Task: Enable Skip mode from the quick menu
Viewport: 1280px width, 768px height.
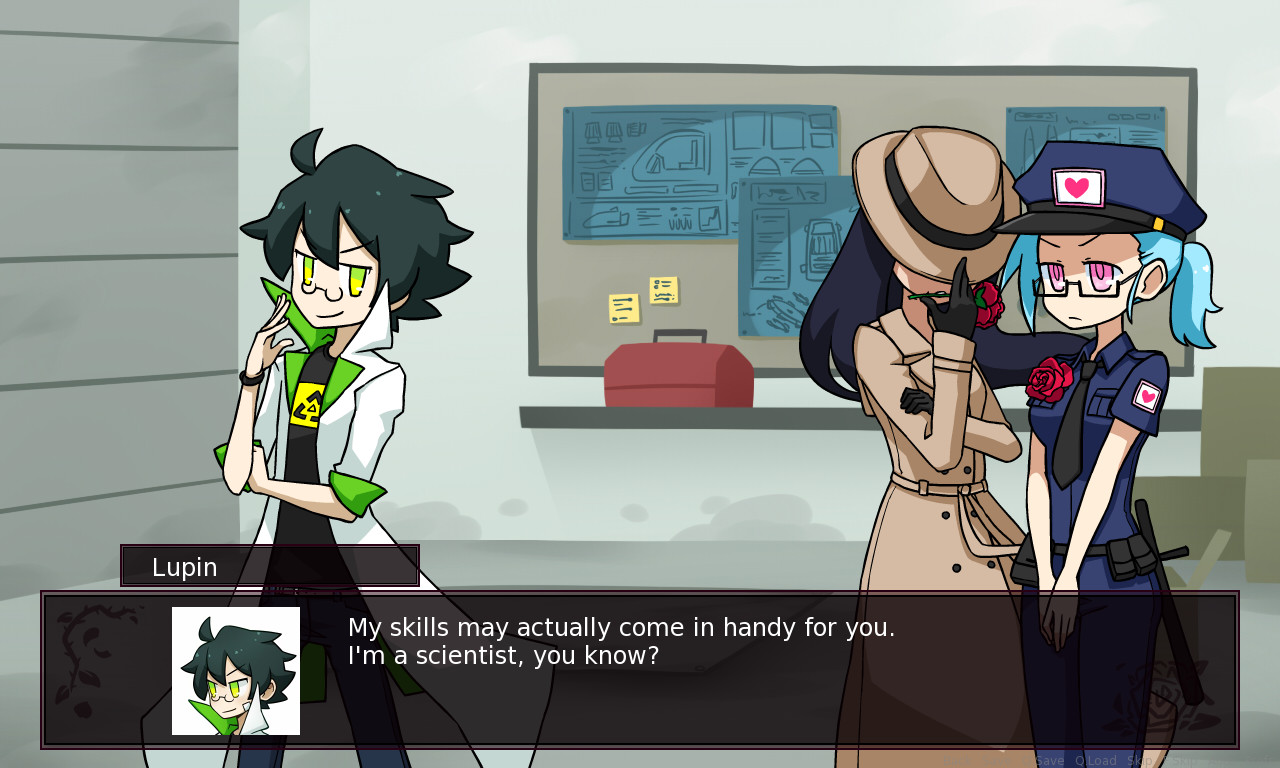Action: coord(1140,760)
